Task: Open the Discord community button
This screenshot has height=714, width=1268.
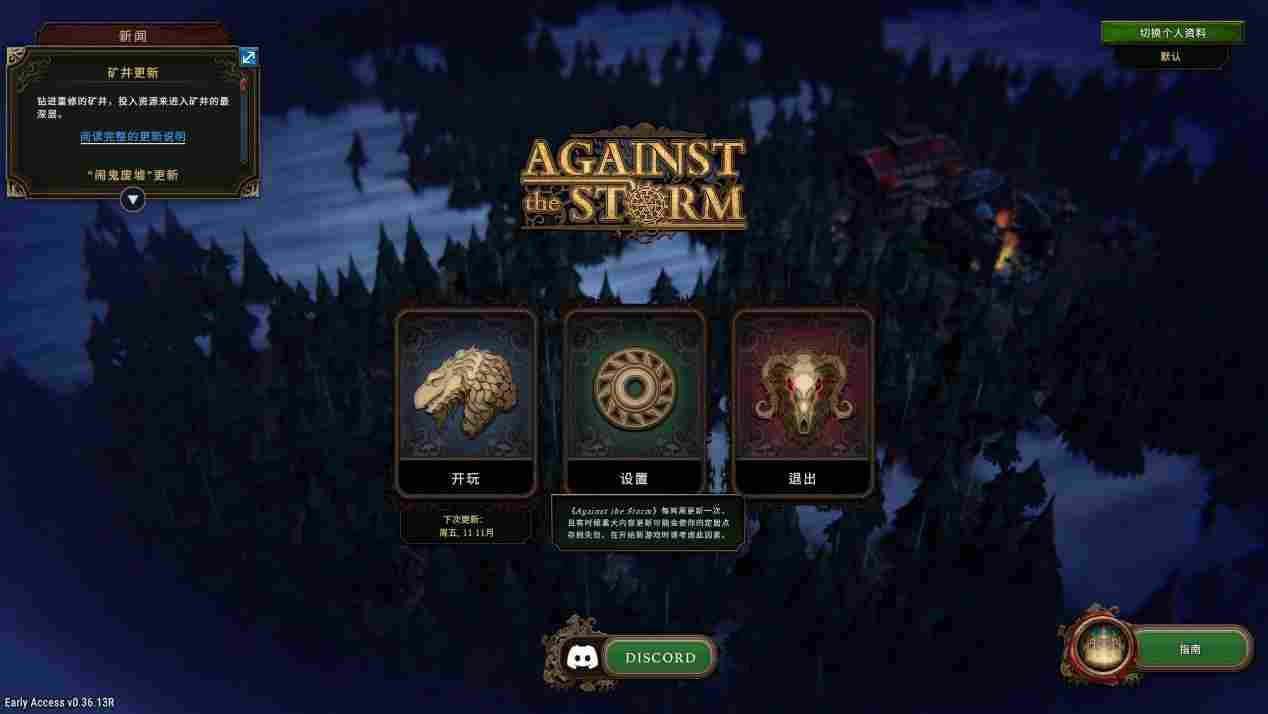Action: (x=659, y=658)
